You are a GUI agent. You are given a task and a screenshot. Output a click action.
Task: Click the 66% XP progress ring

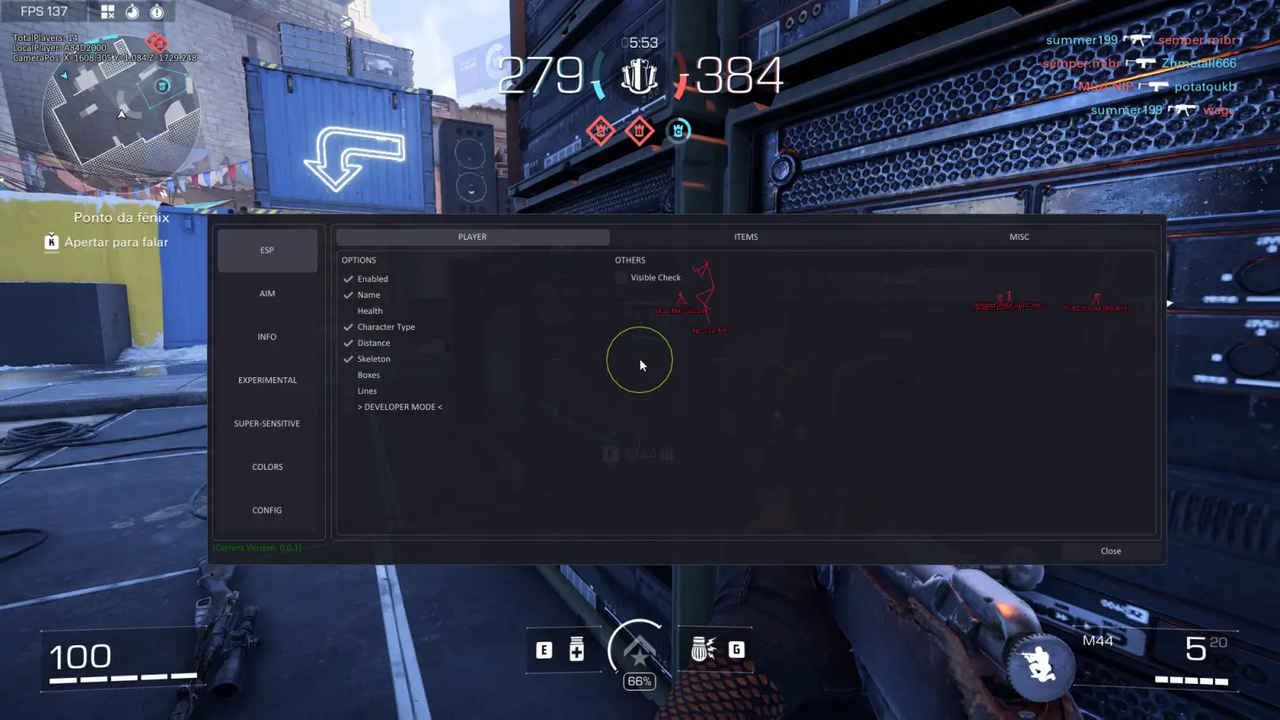click(x=639, y=681)
